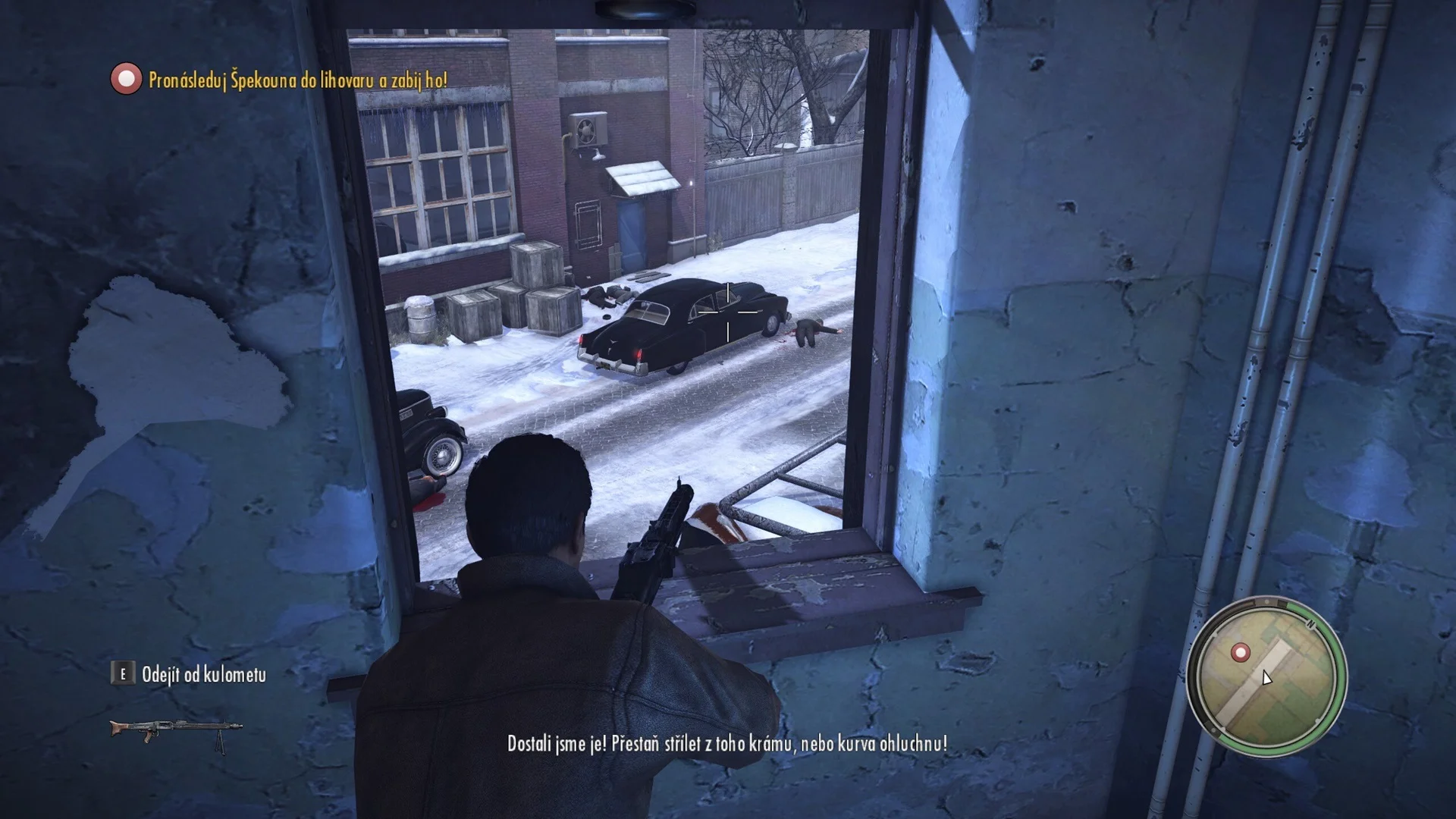Viewport: 1456px width, 819px height.
Task: Click the red target marker on minimap
Action: (x=1241, y=652)
